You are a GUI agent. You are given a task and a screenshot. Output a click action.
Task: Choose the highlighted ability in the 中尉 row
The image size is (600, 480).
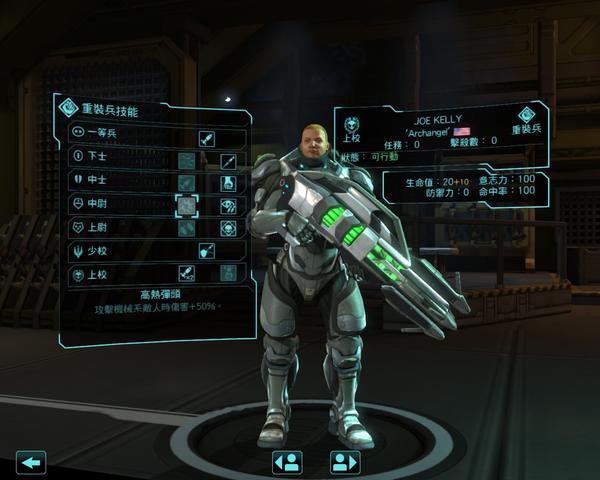(x=186, y=205)
